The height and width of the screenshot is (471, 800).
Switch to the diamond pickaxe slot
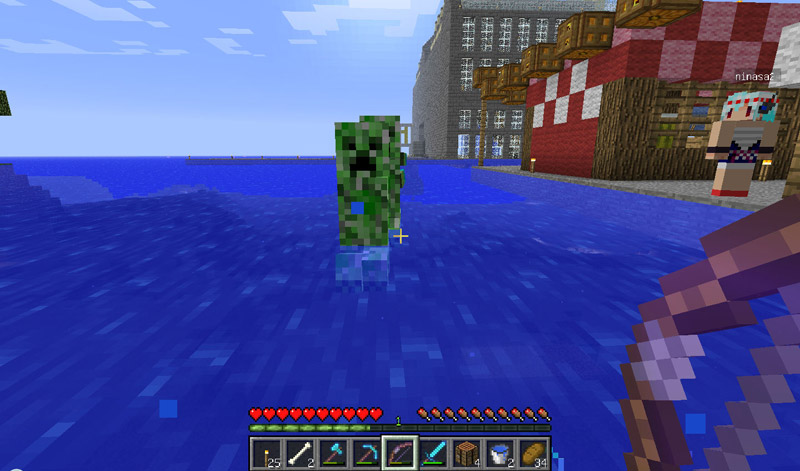(x=365, y=453)
